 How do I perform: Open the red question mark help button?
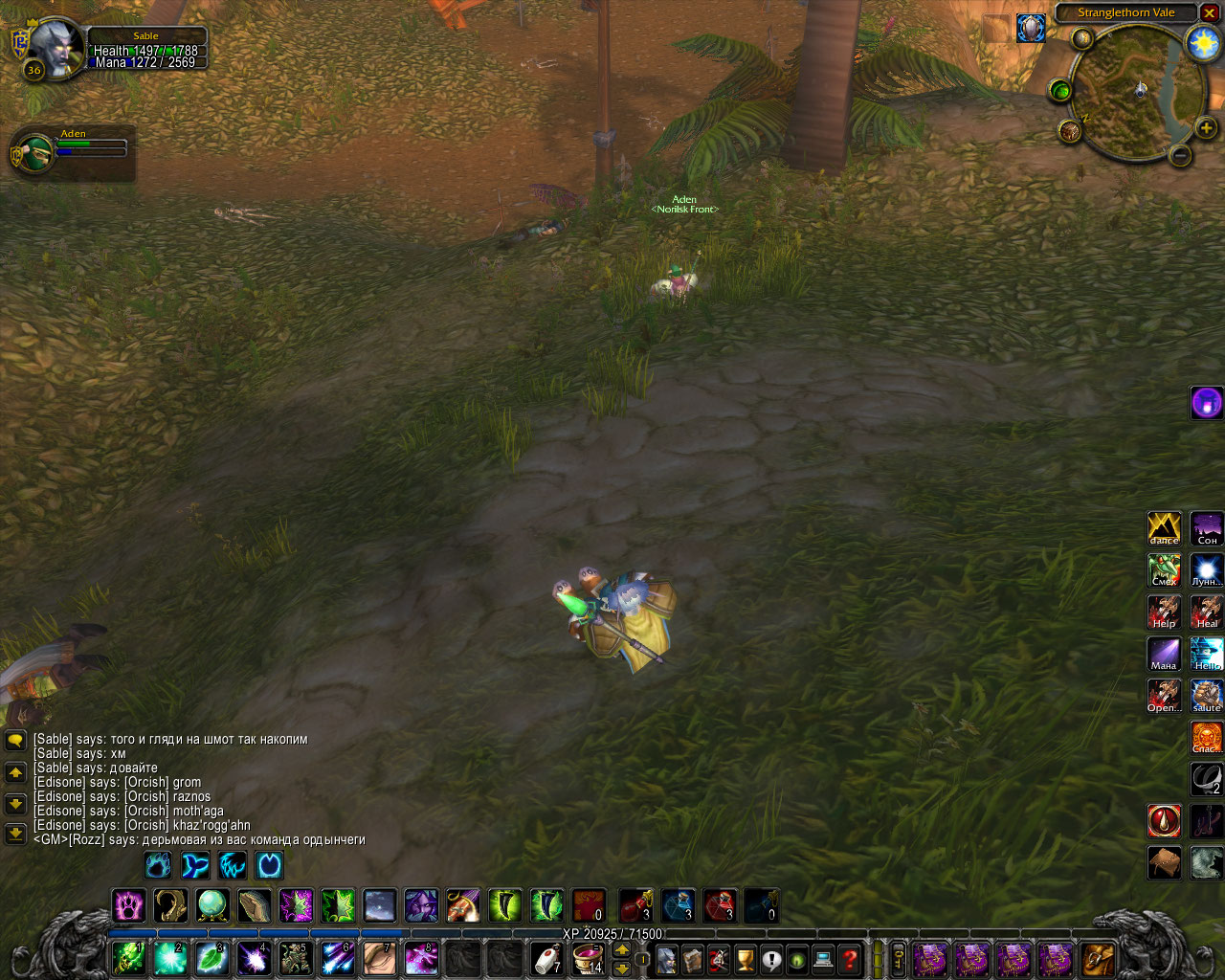[x=849, y=958]
